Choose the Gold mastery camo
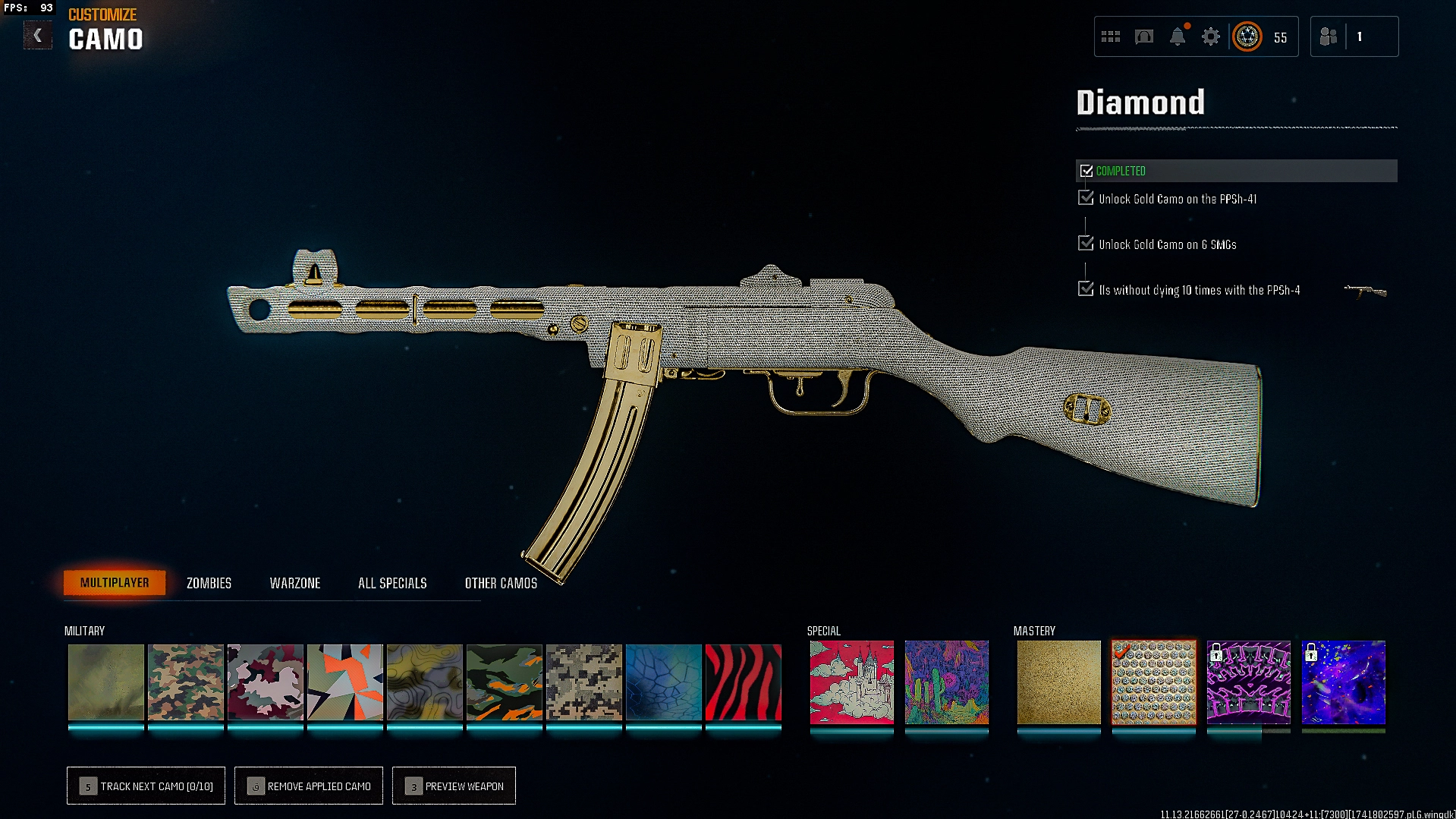The image size is (1456, 819). (1058, 682)
